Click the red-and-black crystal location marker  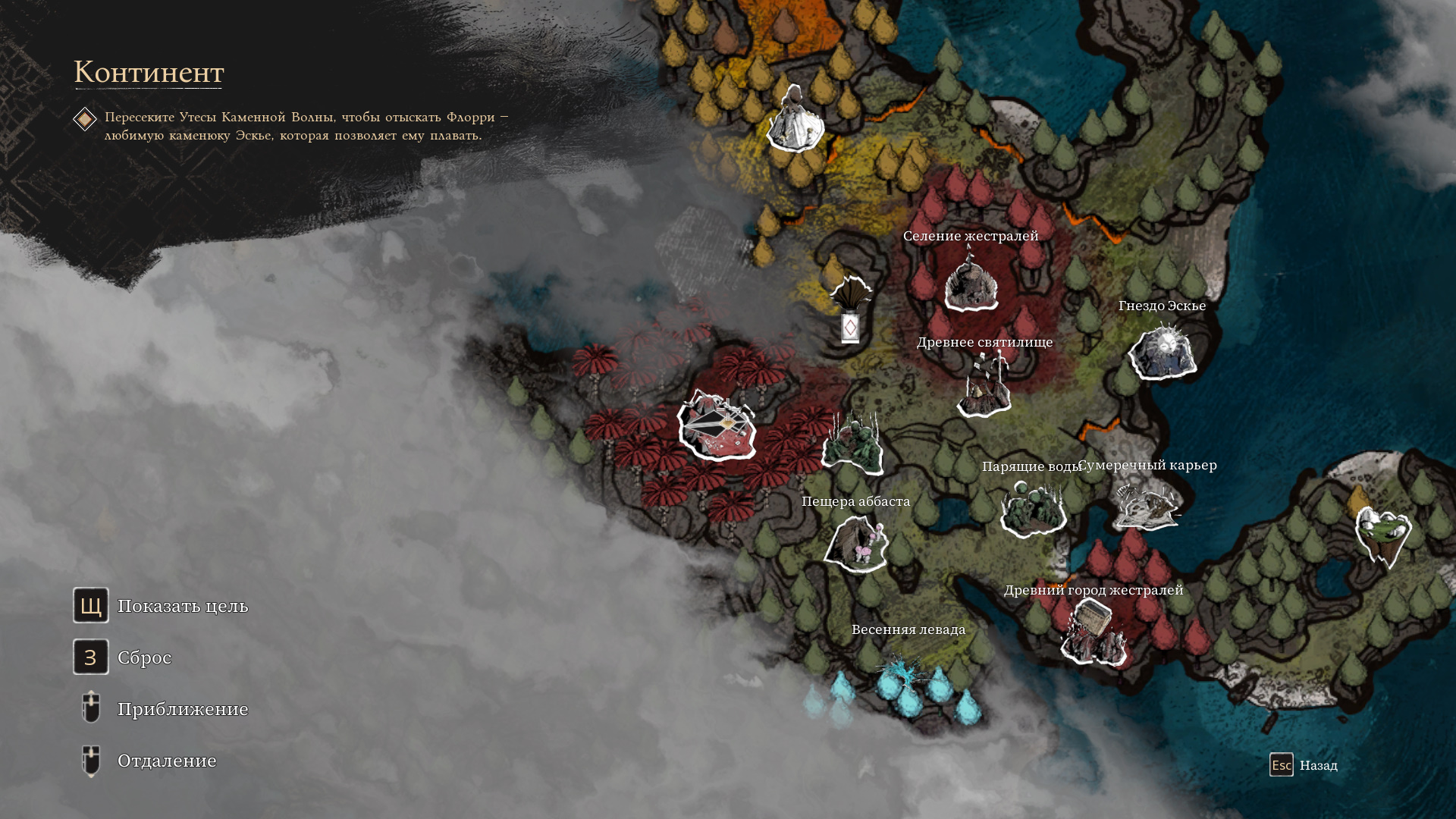click(717, 426)
